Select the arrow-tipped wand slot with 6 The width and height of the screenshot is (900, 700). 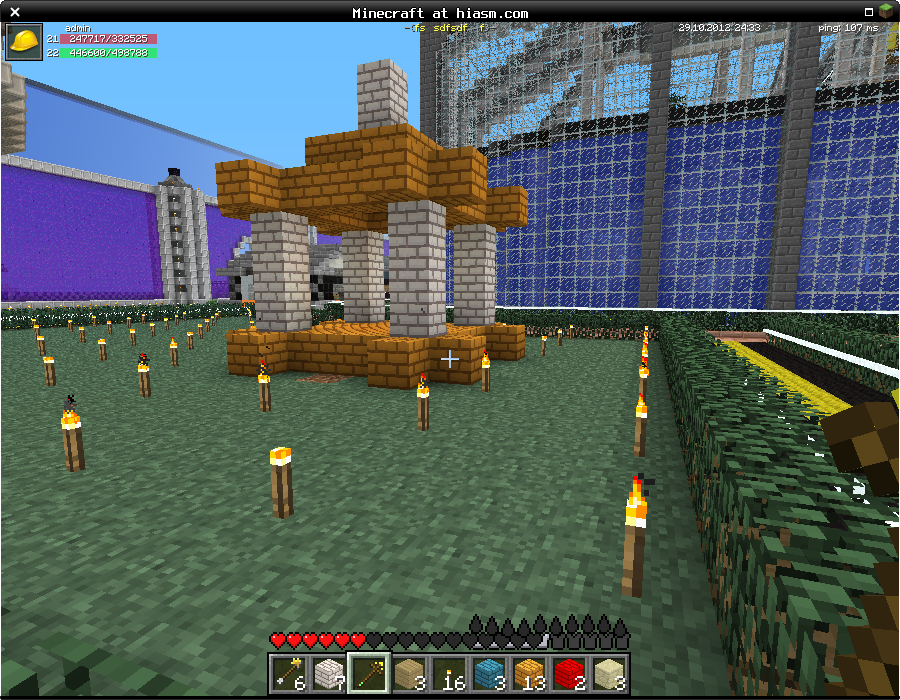288,672
